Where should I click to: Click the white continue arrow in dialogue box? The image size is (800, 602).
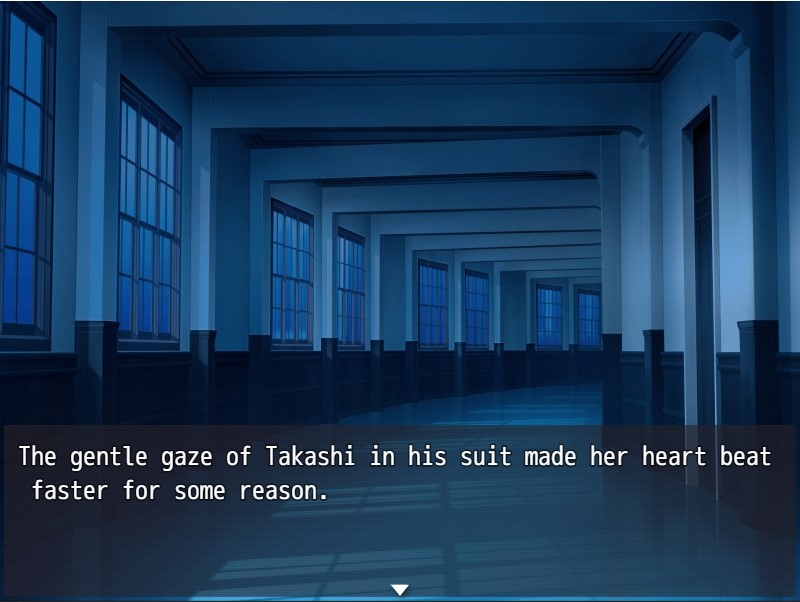pos(400,589)
